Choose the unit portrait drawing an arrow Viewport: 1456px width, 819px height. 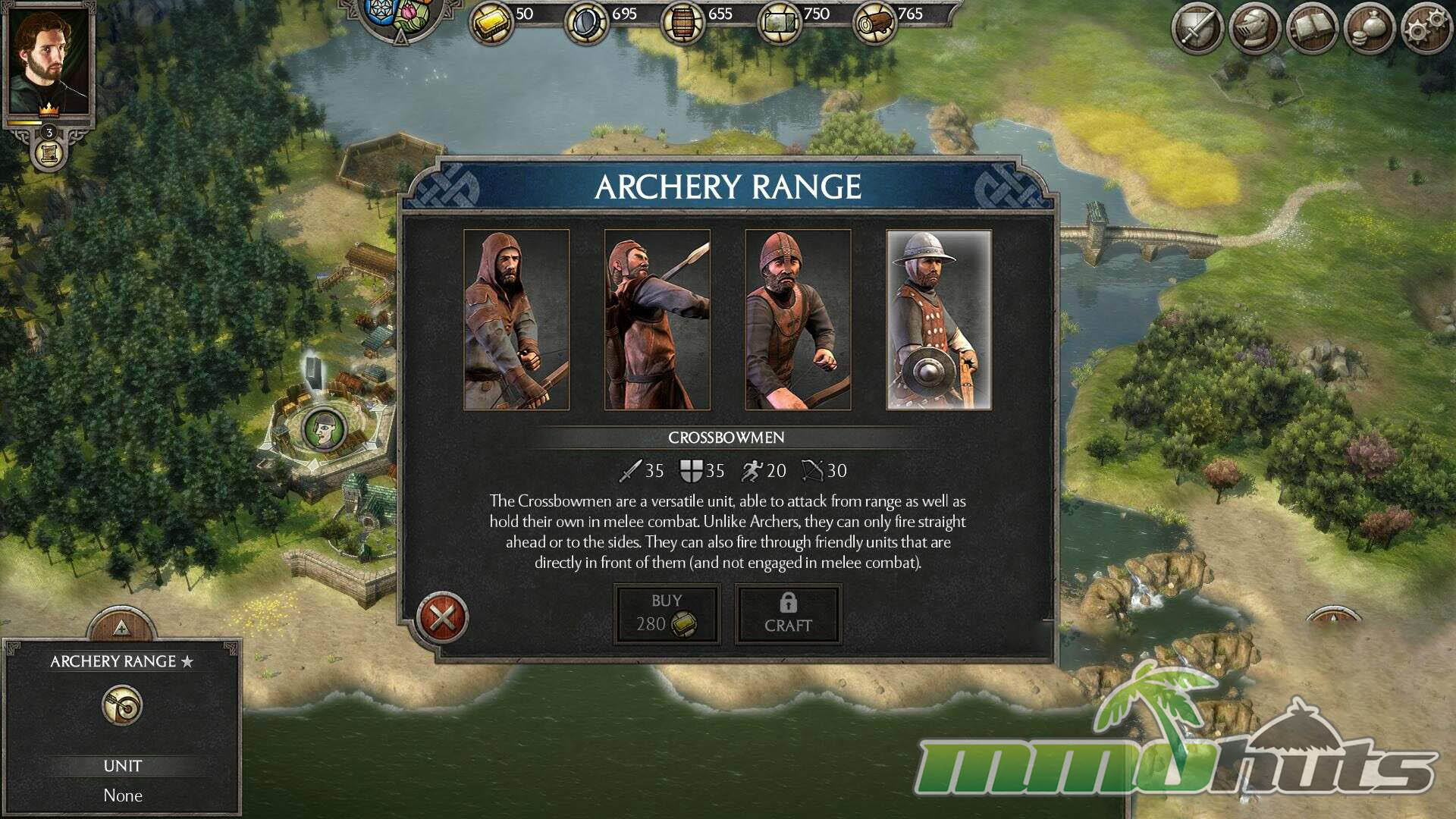657,319
